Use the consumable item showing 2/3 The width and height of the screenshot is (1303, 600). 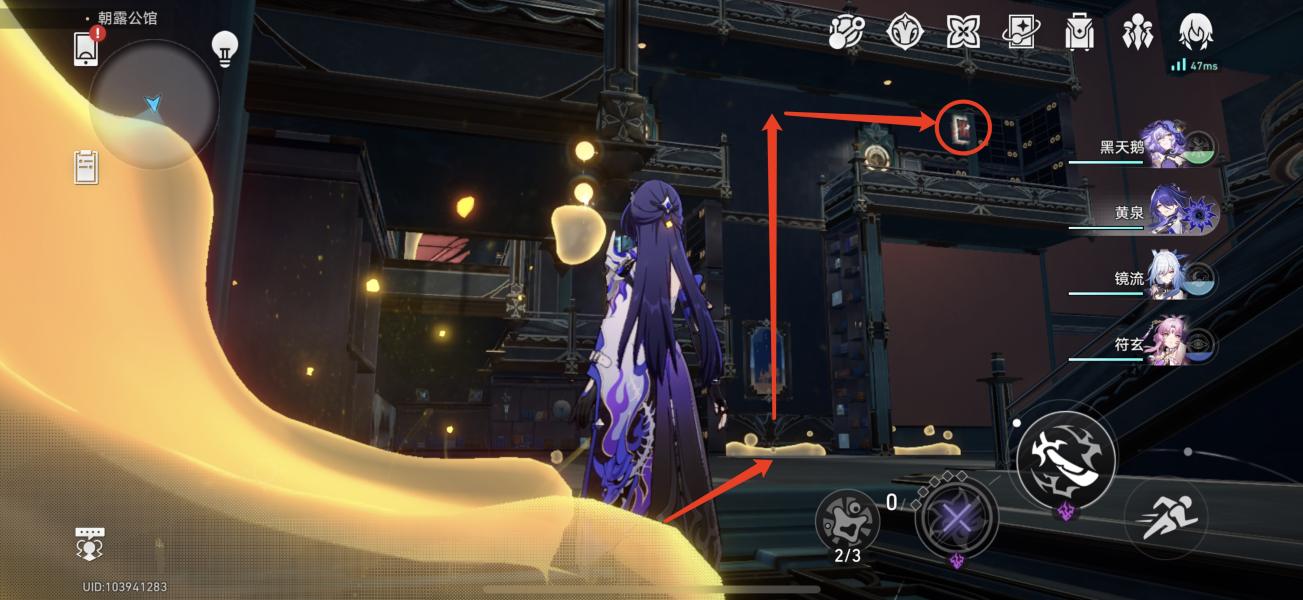click(x=847, y=522)
